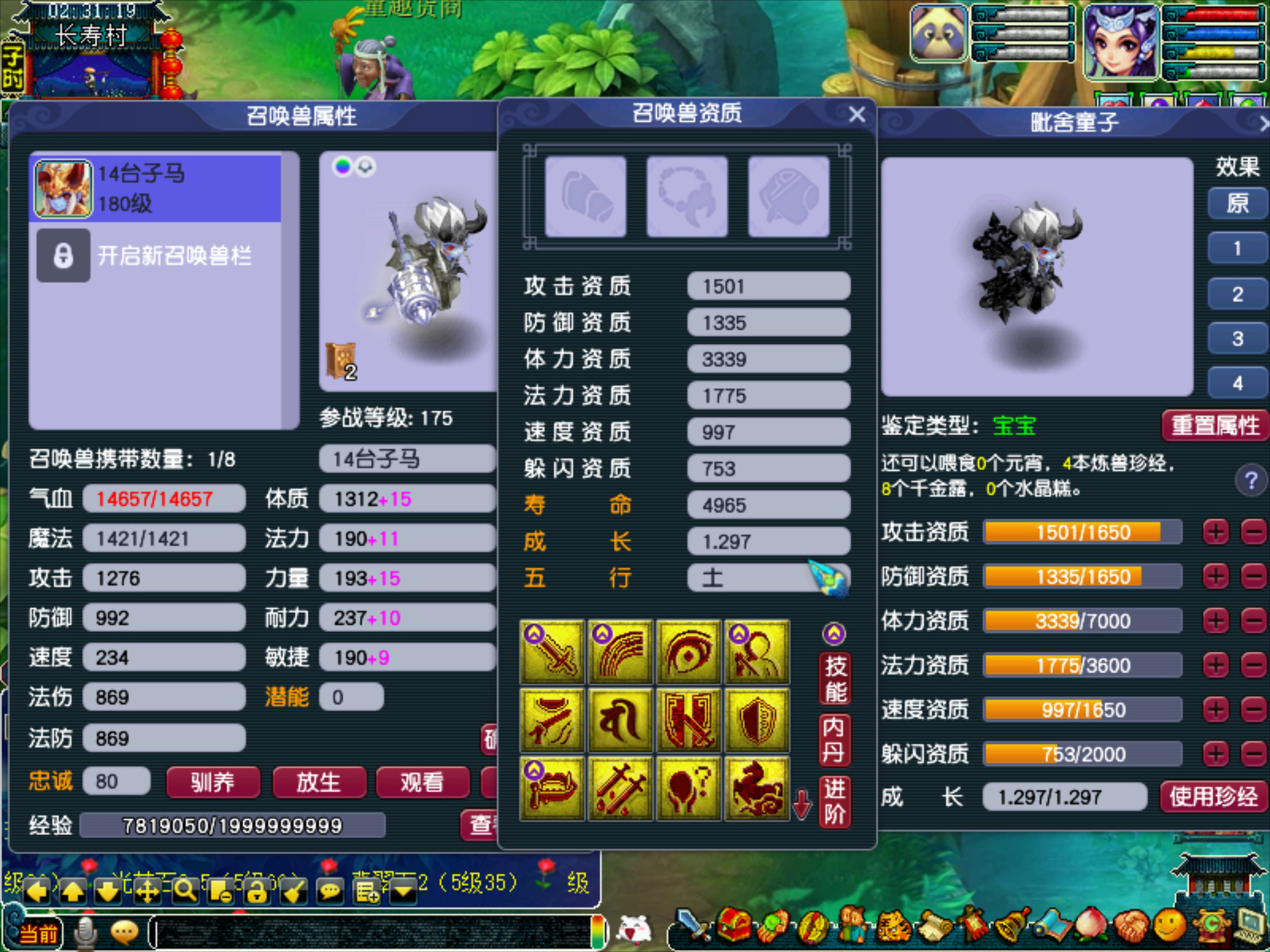This screenshot has height=952, width=1270.
Task: Select effect option 原 for 毗舍童子
Action: pos(1236,204)
